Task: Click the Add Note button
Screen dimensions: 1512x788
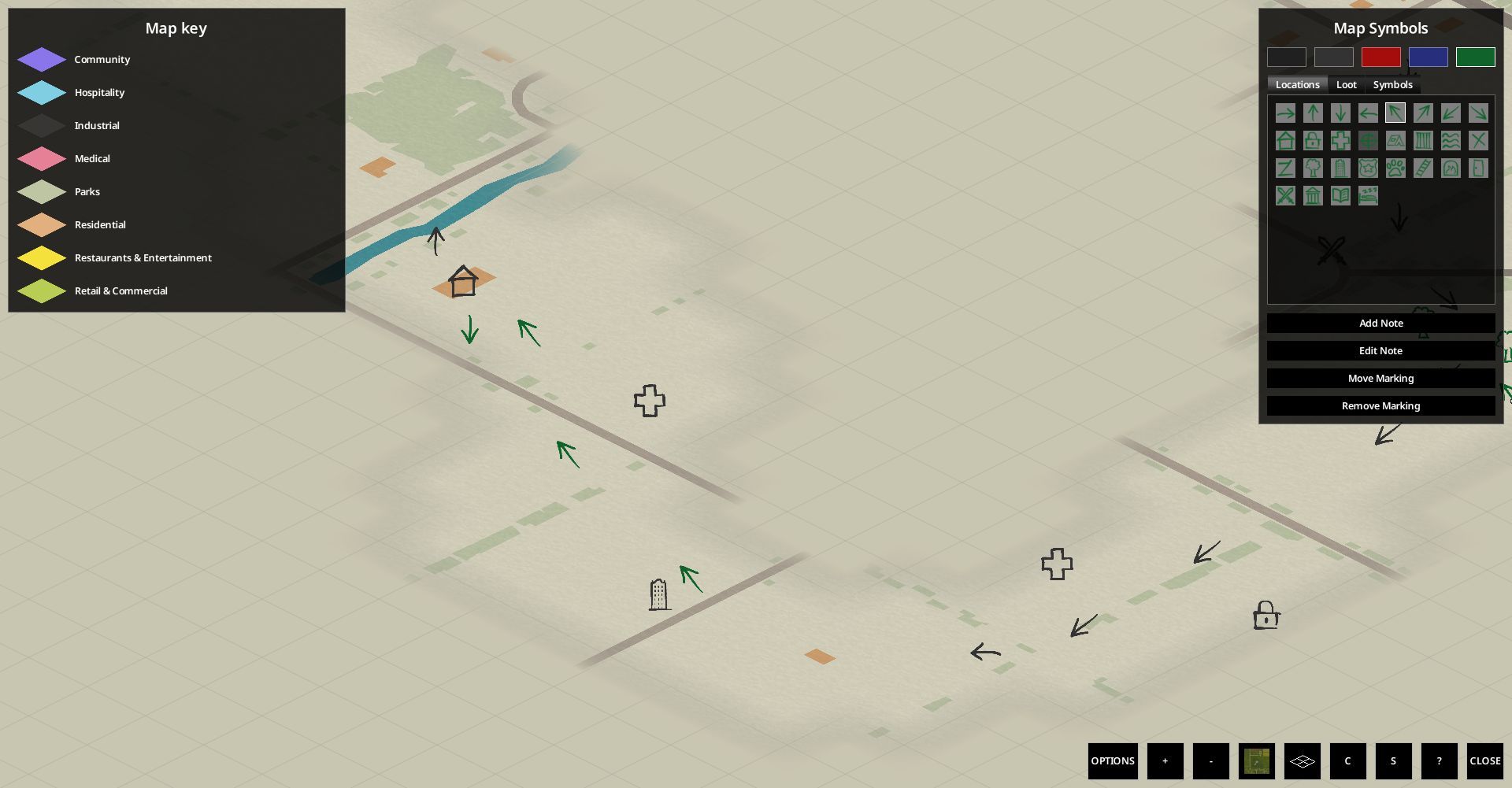Action: 1380,323
